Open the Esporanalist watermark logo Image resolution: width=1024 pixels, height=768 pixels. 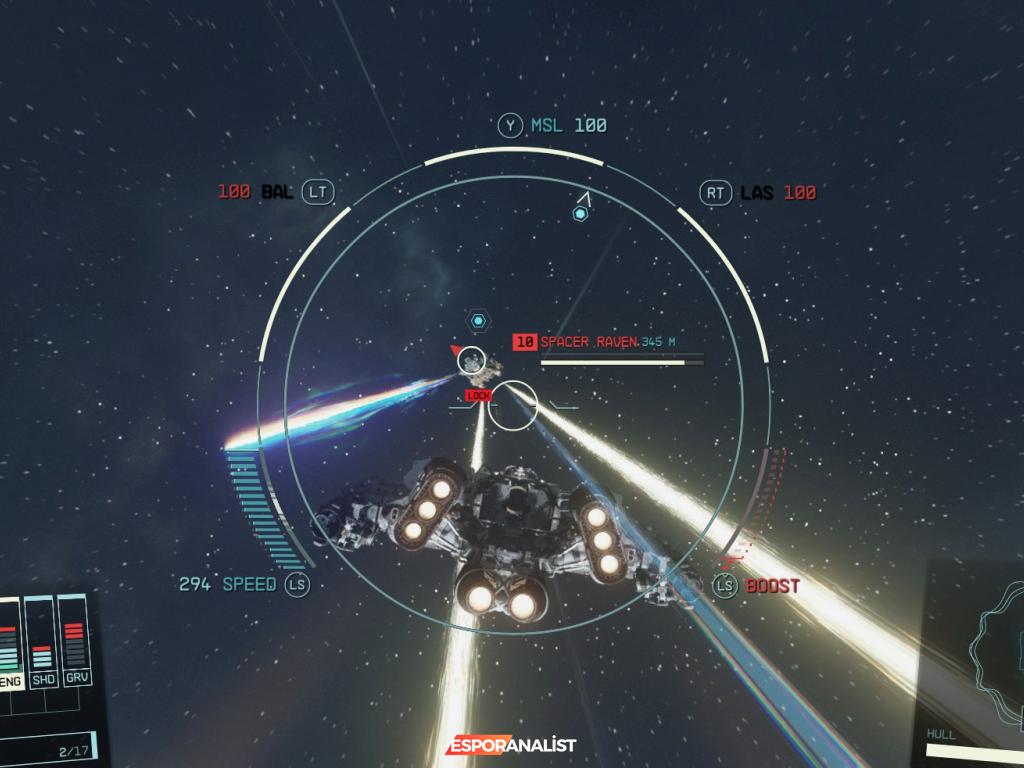[x=511, y=745]
